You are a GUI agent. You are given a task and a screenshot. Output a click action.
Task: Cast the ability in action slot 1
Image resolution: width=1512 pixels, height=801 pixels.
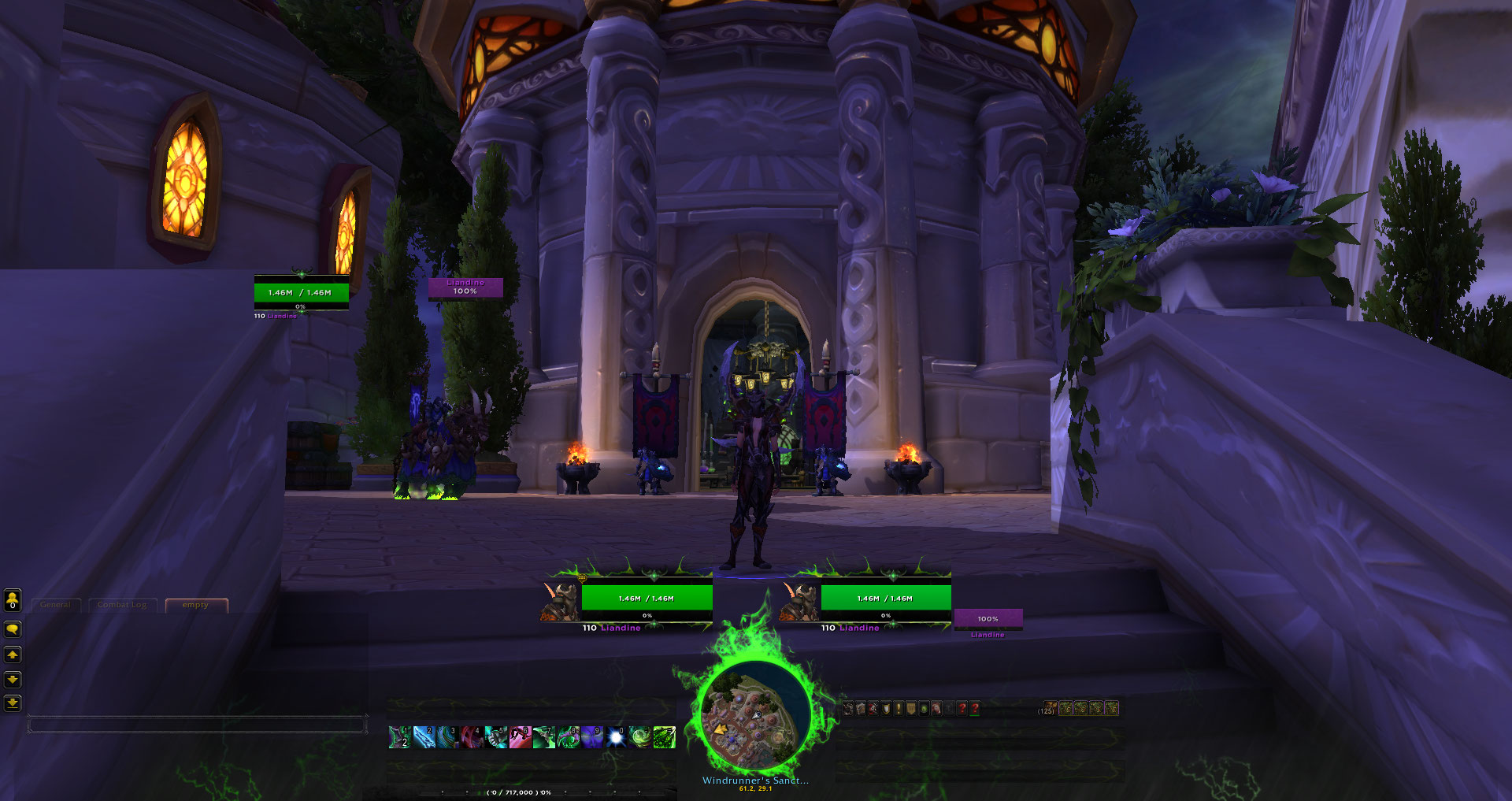pos(400,738)
